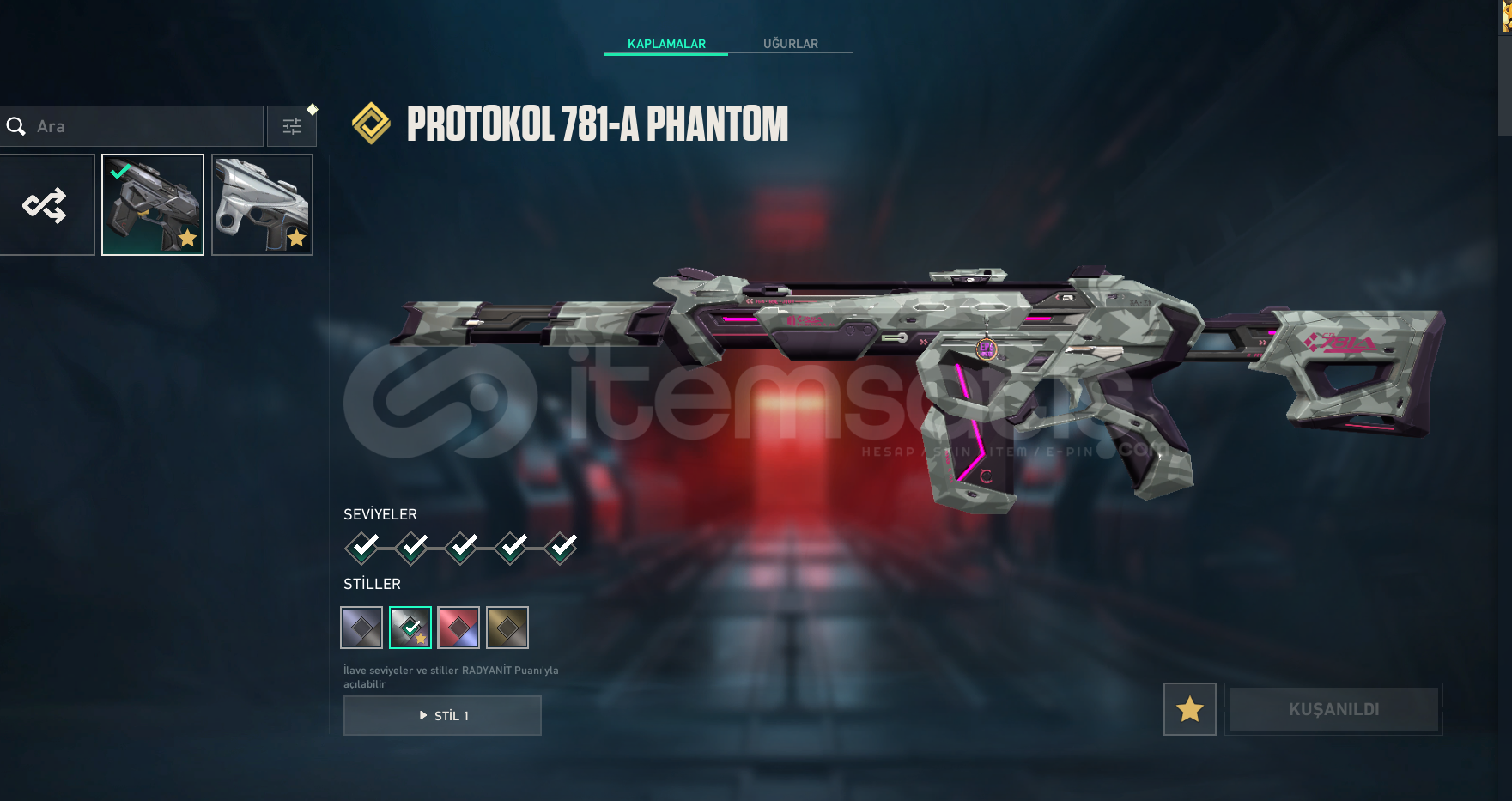Viewport: 1512px width, 801px height.
Task: Switch to the Kaplamalar tab
Action: (666, 44)
